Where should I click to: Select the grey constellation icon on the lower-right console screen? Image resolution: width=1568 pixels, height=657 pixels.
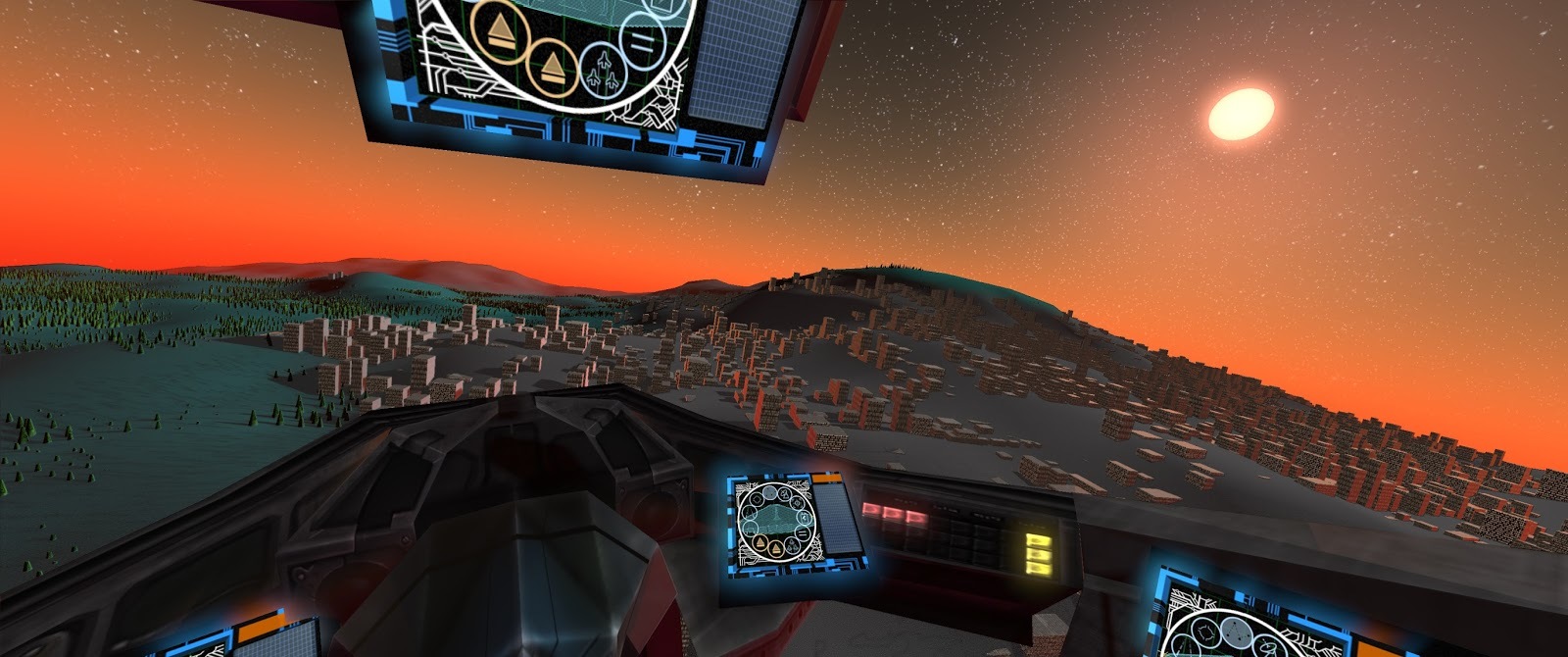1236,633
